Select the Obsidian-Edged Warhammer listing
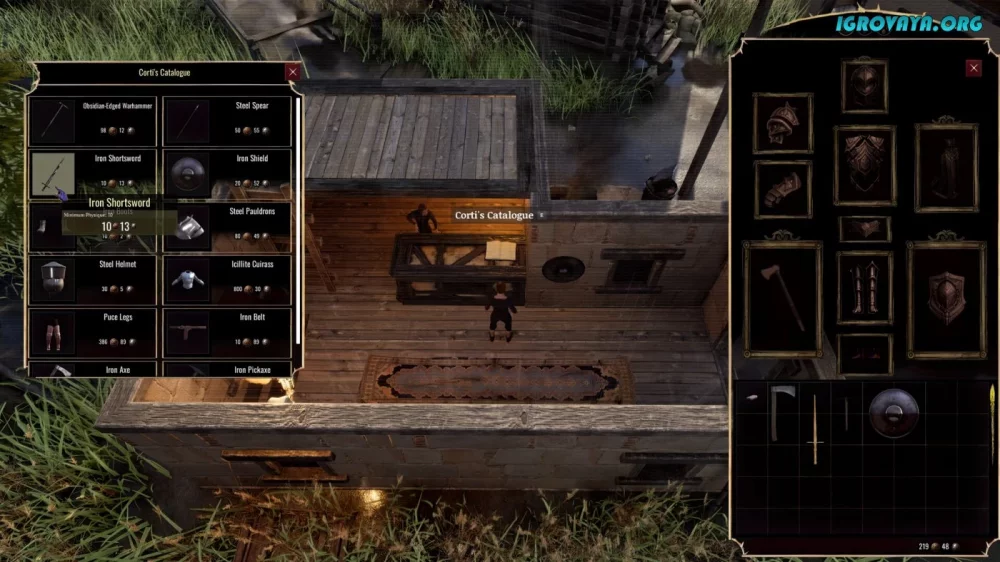The height and width of the screenshot is (562, 1000). [93, 120]
